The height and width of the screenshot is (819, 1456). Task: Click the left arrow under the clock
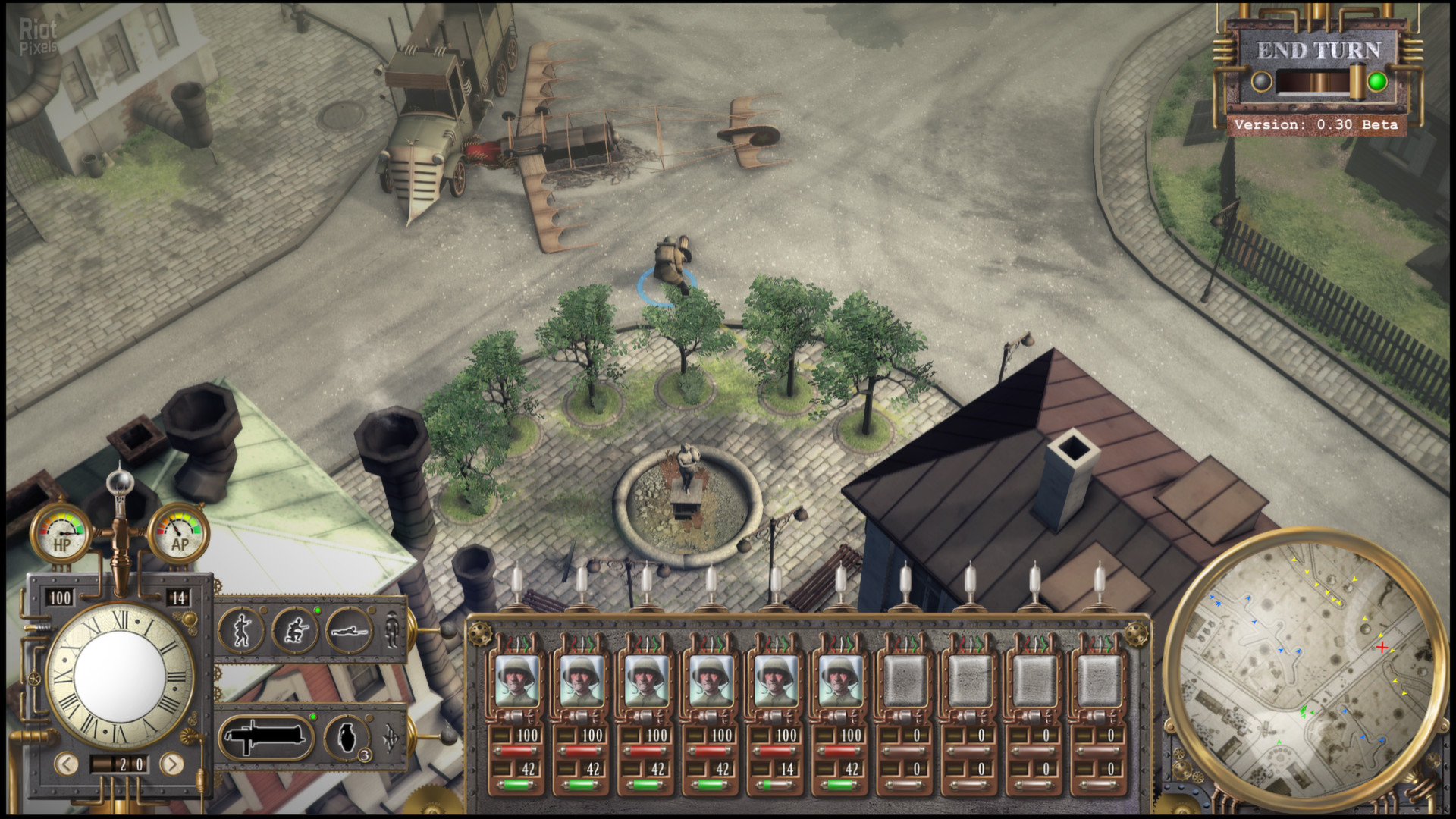click(x=67, y=764)
